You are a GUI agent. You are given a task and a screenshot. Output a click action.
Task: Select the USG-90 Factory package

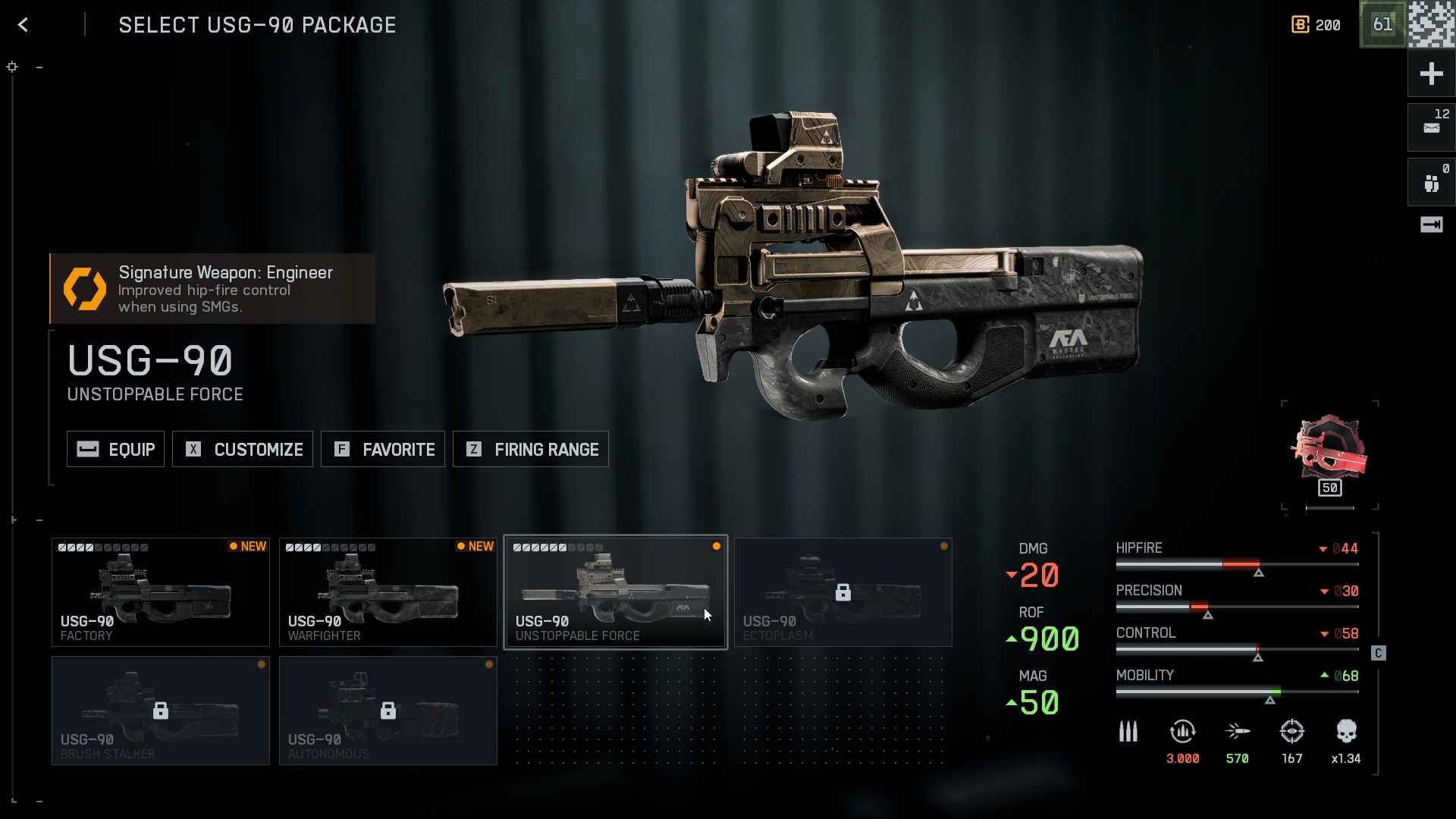[161, 592]
